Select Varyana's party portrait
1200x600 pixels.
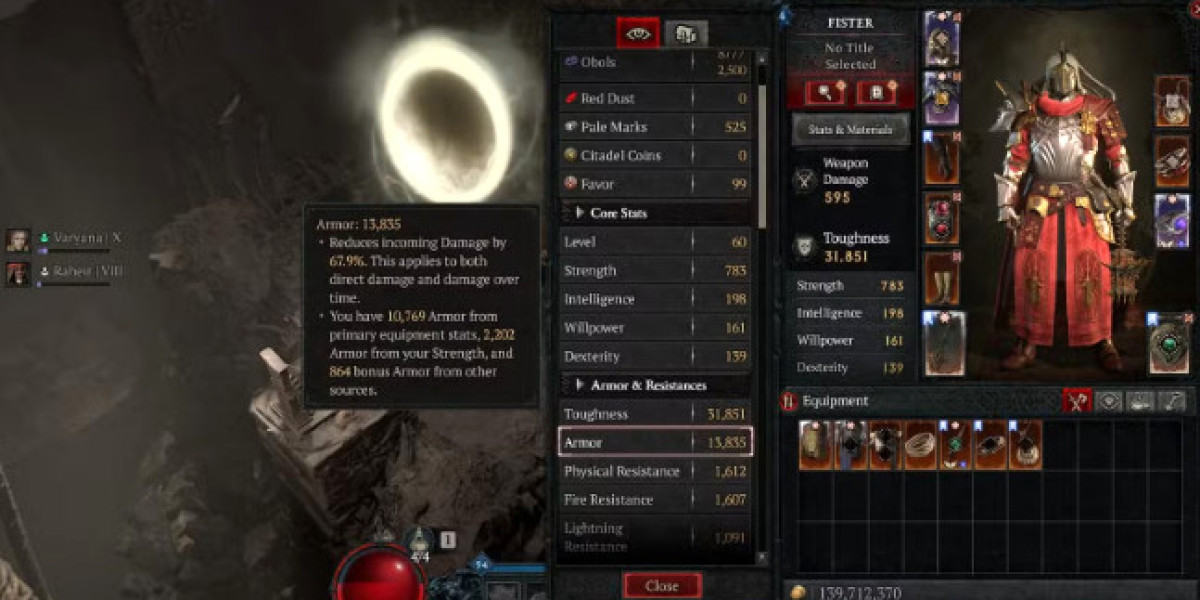point(18,240)
